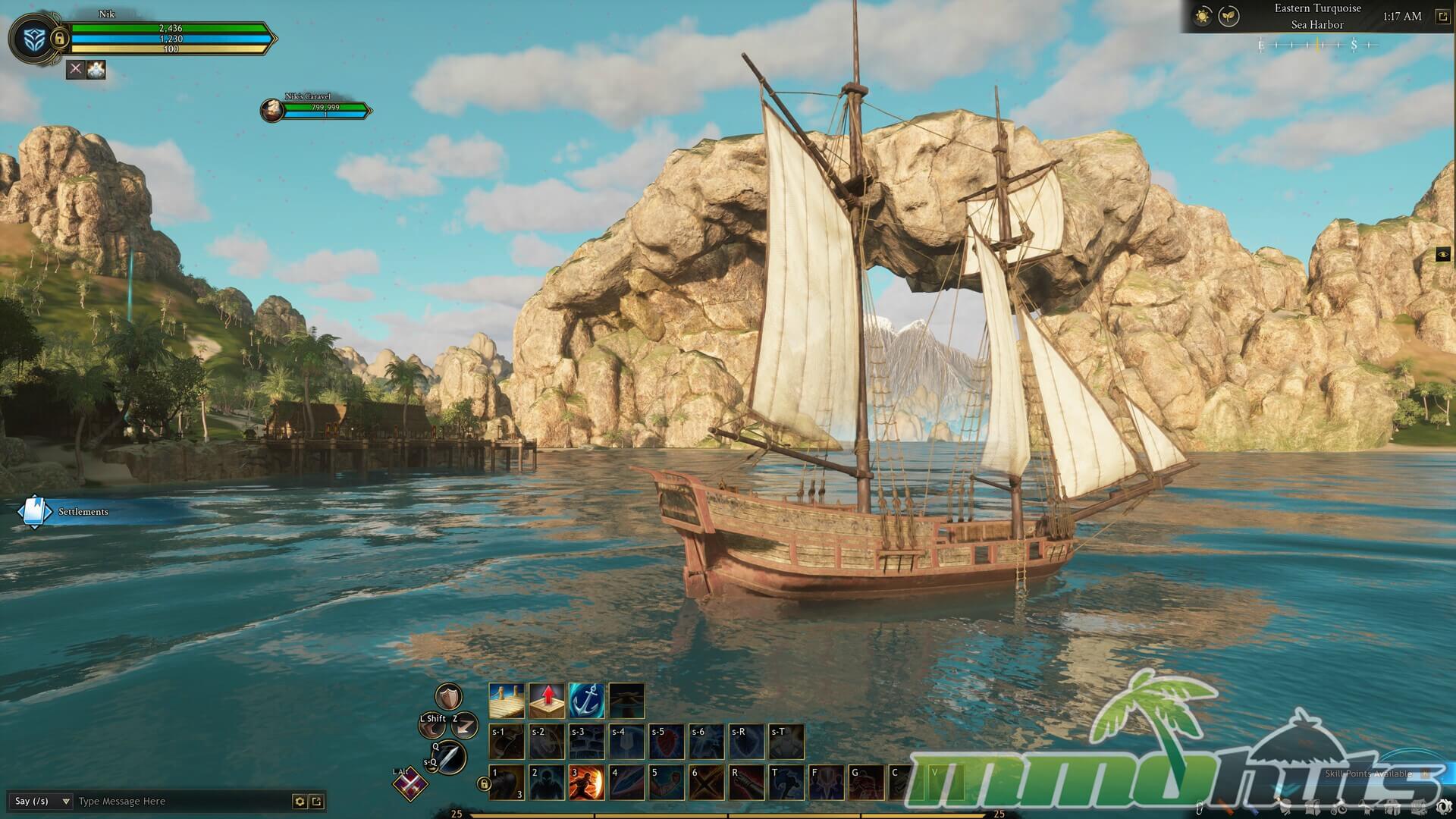Image resolution: width=1456 pixels, height=819 pixels.
Task: Select the crossed swords skill in slot 6
Action: pos(706,783)
